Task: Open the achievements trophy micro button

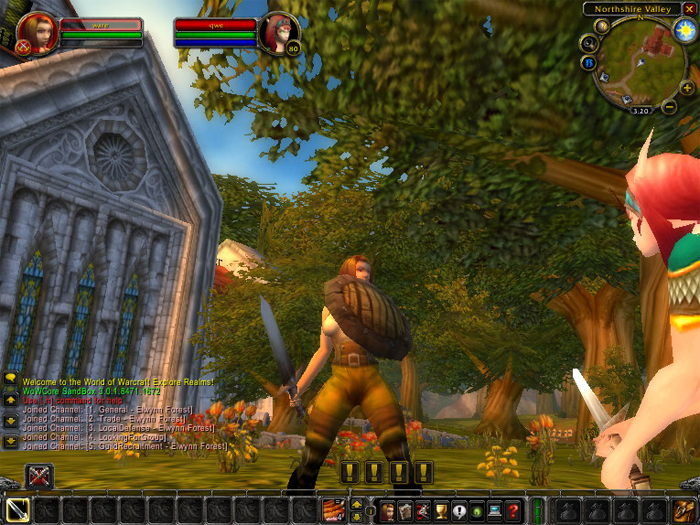Action: click(x=440, y=511)
